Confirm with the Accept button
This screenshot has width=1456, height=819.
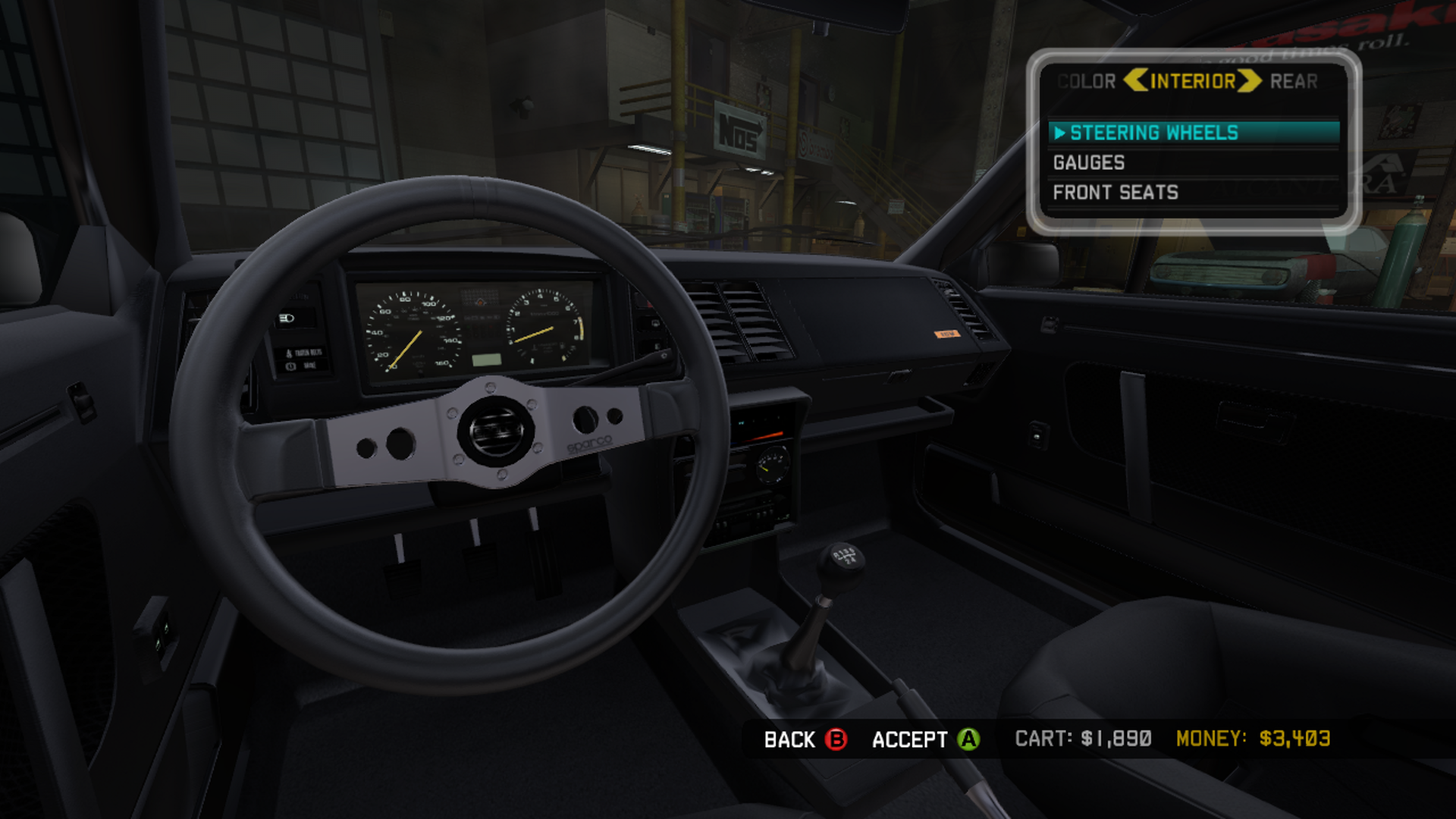point(925,739)
